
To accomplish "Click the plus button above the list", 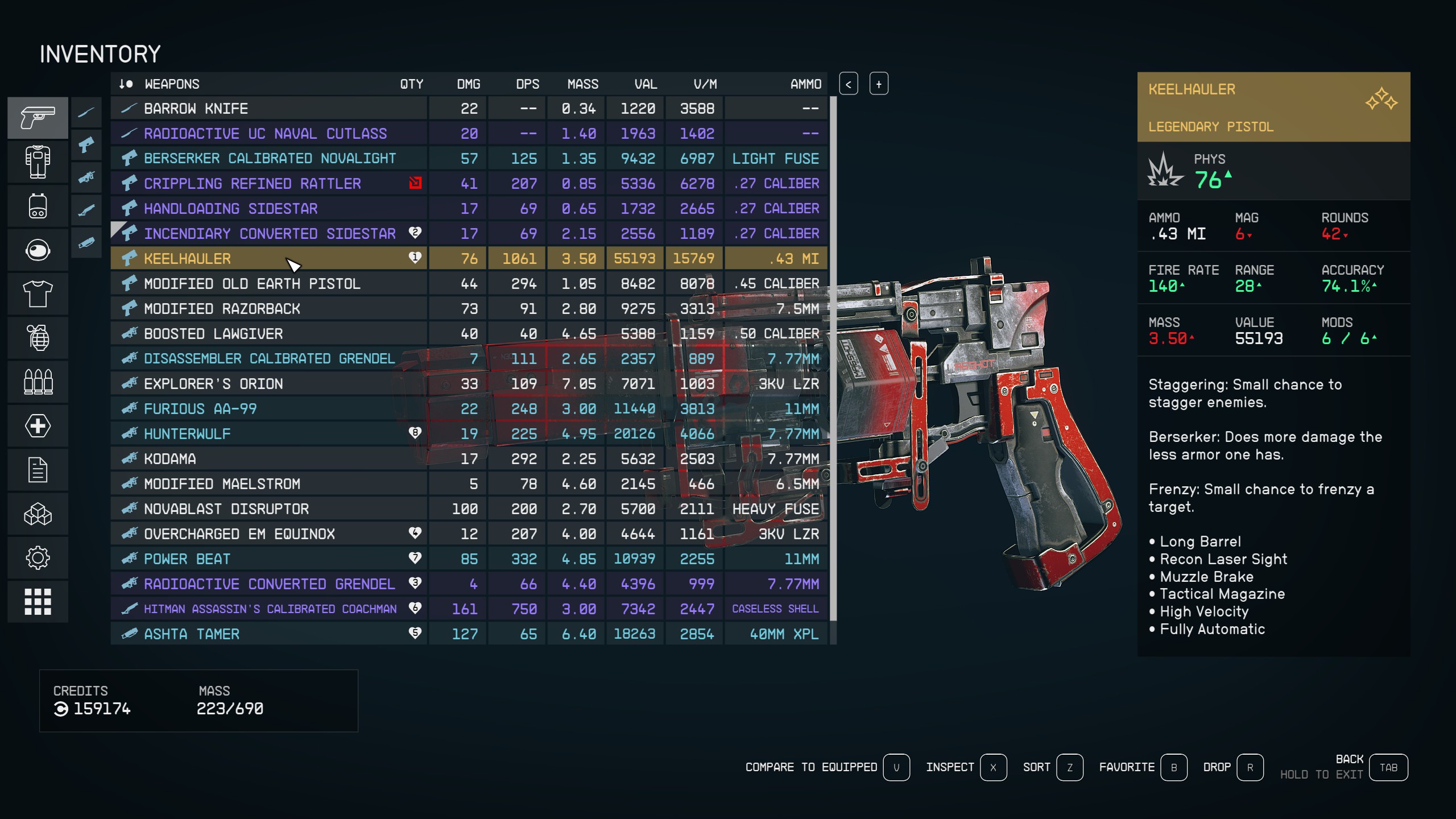I will (878, 84).
